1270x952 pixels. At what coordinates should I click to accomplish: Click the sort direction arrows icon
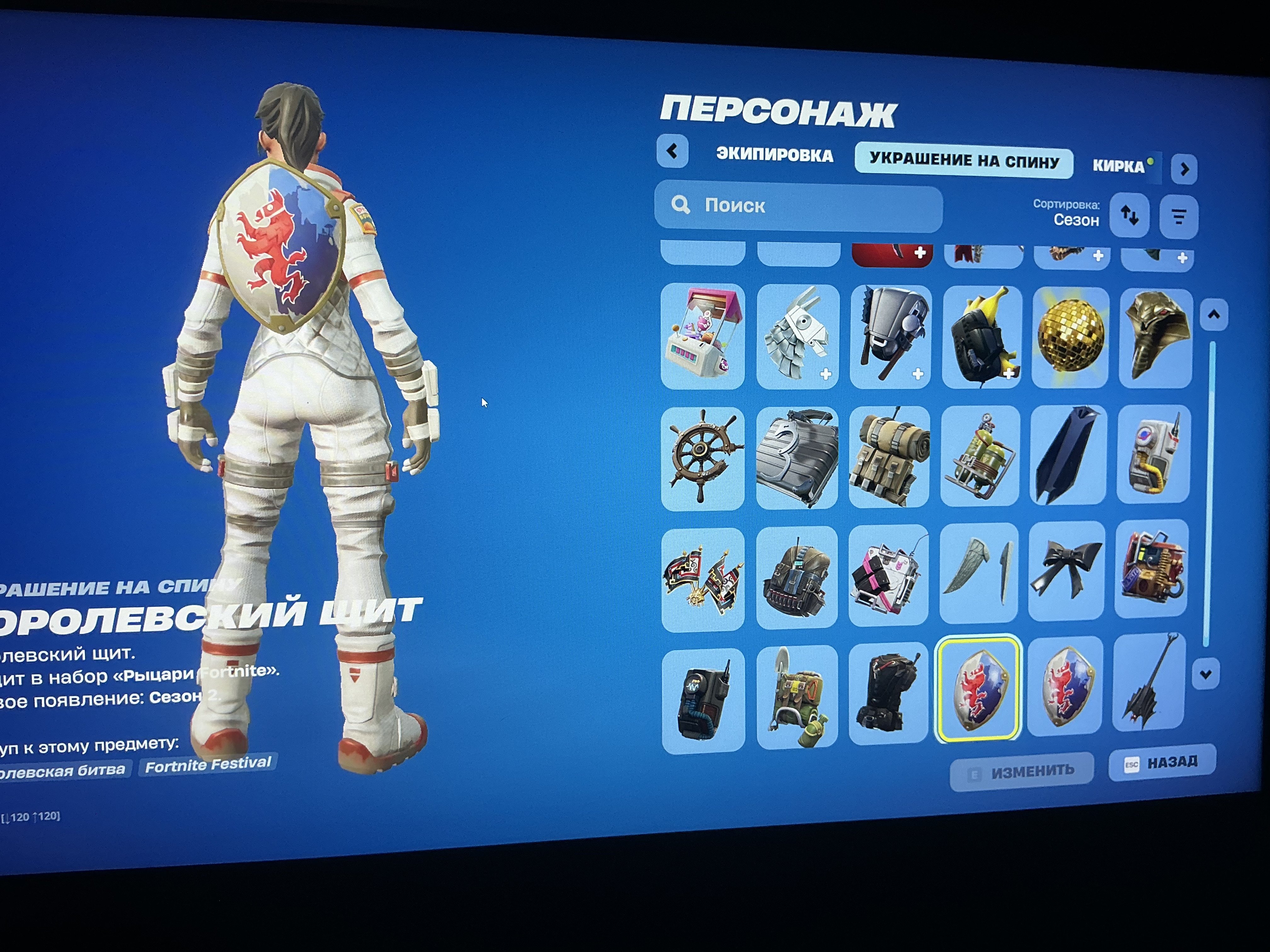[x=1129, y=216]
